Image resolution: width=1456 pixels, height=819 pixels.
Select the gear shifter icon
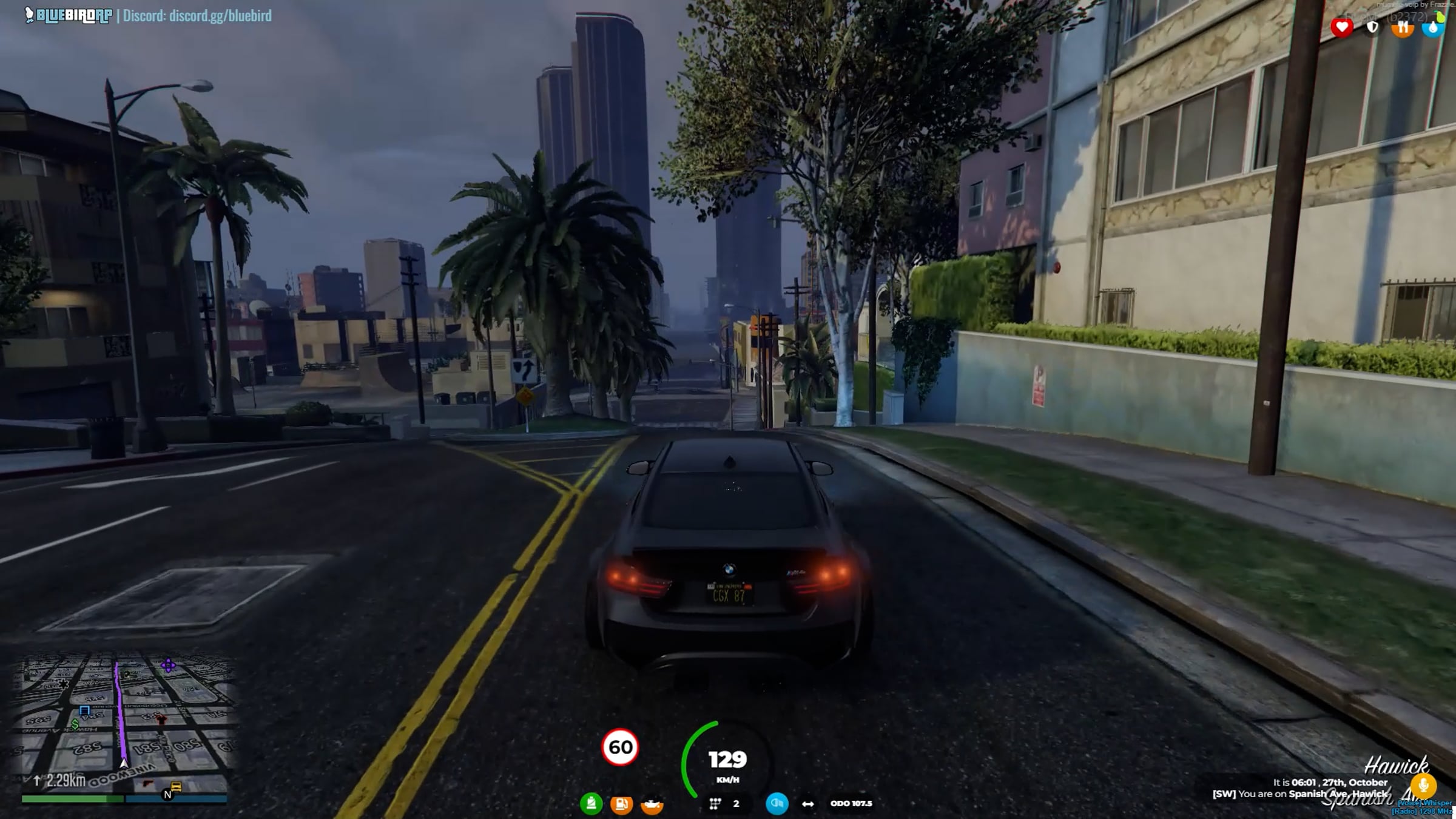point(715,804)
